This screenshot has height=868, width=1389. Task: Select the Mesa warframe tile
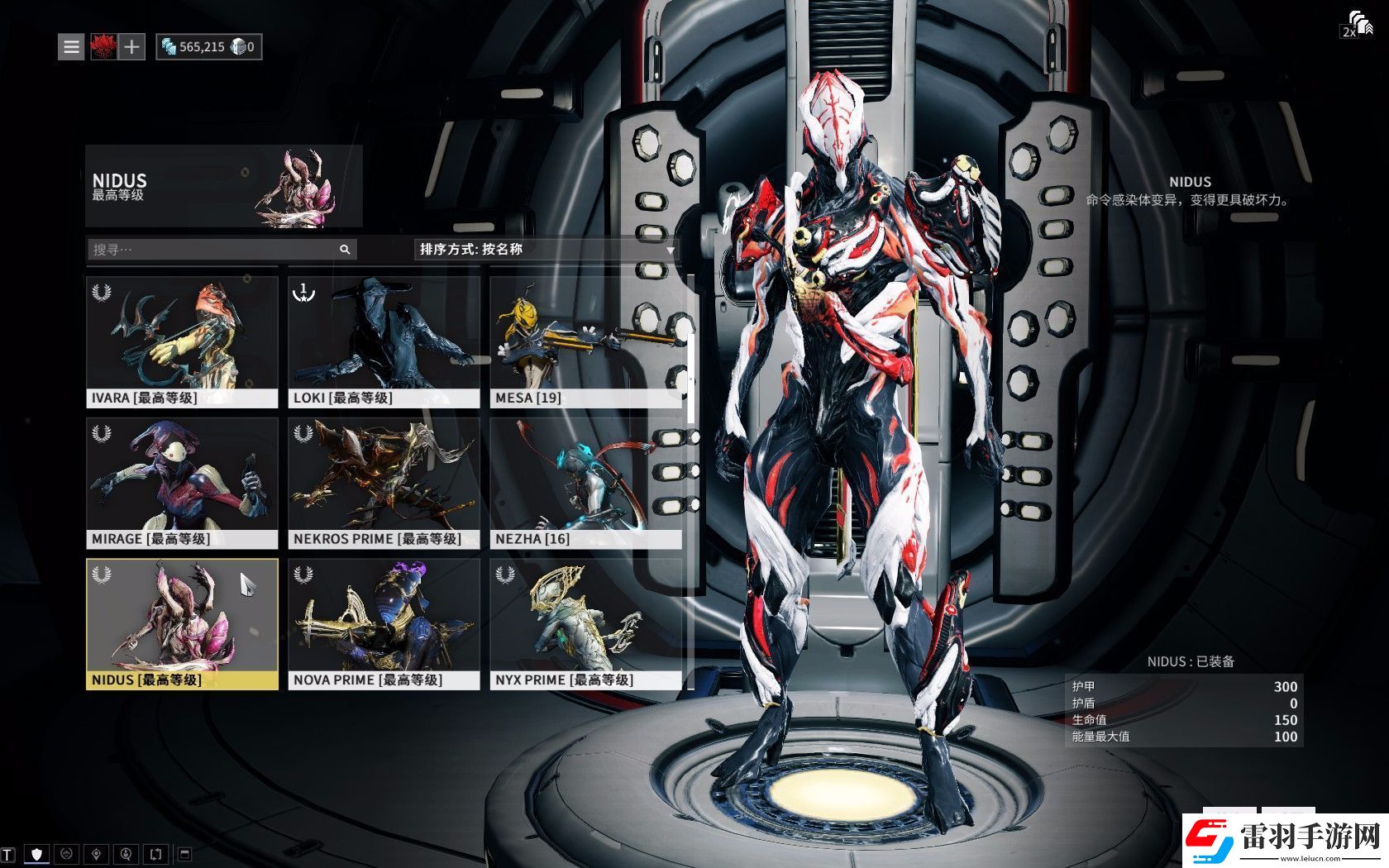tap(585, 341)
